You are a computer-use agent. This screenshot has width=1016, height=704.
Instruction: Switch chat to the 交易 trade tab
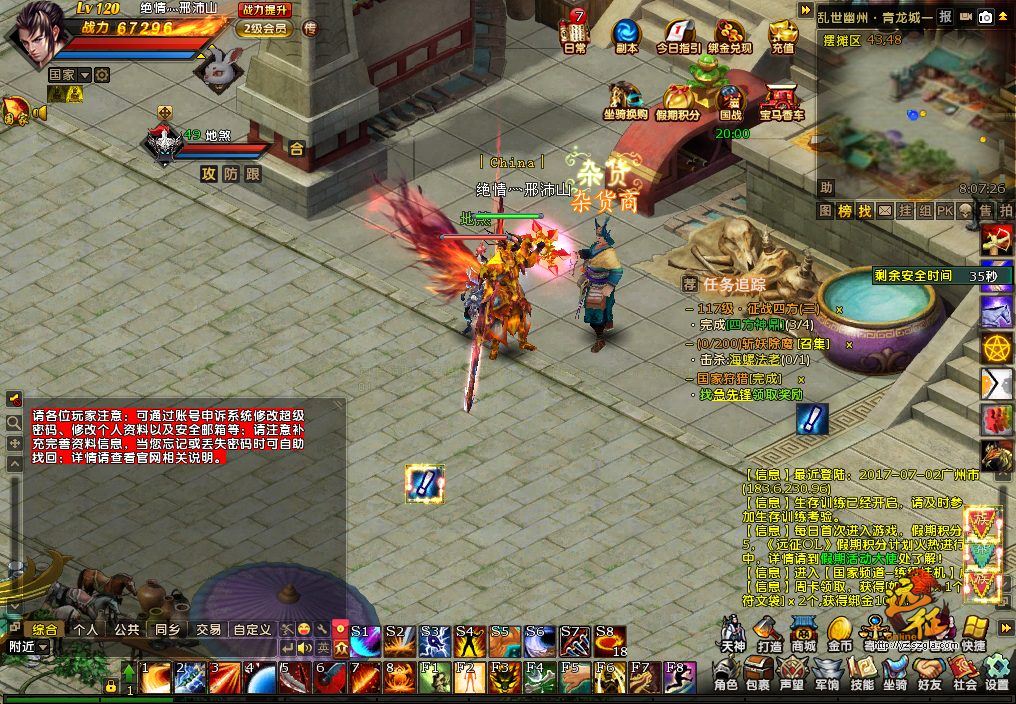[x=208, y=629]
